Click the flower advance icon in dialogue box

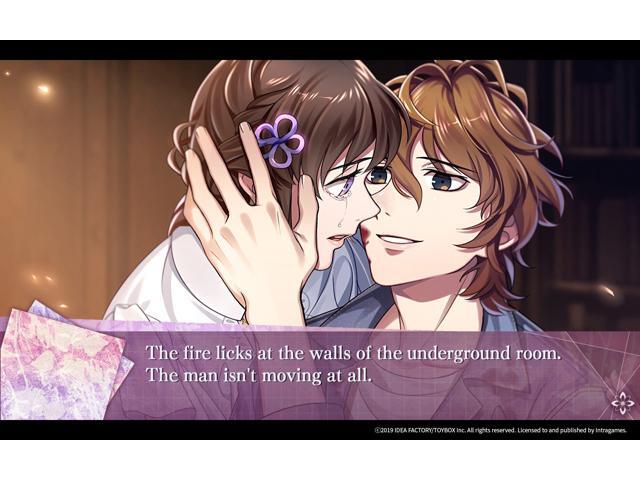[622, 403]
